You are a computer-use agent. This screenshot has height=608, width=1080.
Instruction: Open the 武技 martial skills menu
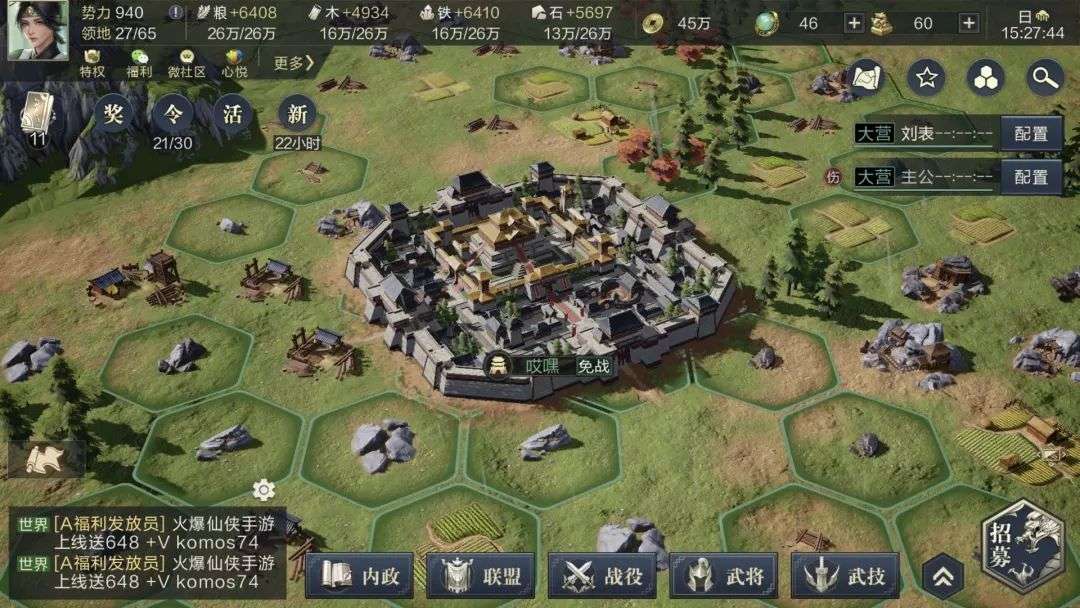845,575
